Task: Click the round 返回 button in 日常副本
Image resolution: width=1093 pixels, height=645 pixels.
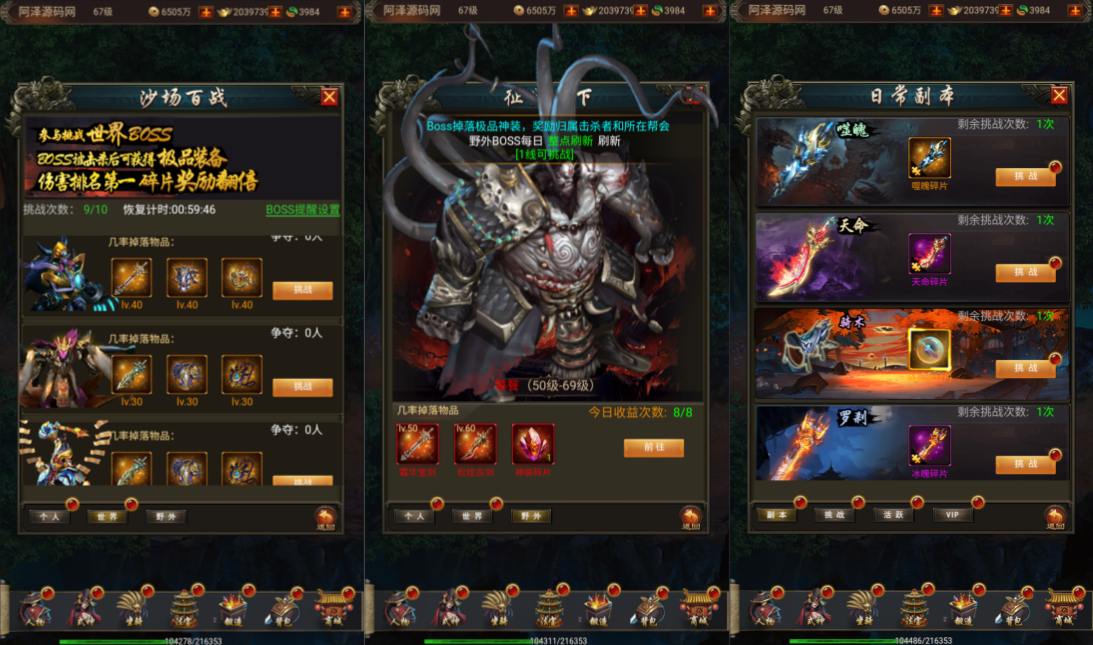Action: 1055,517
